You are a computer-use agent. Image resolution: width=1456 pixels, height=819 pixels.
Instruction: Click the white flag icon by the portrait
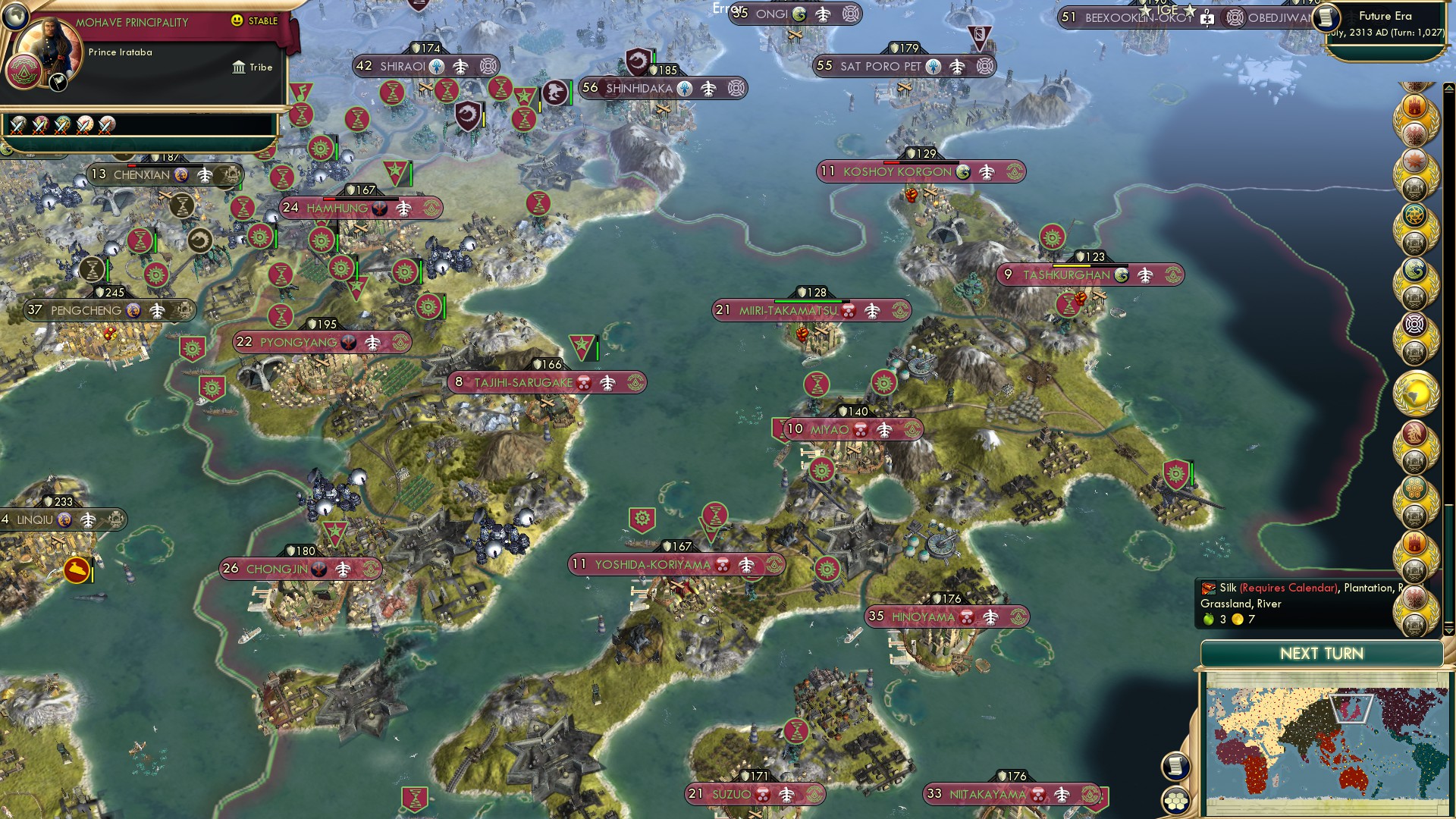tap(58, 83)
